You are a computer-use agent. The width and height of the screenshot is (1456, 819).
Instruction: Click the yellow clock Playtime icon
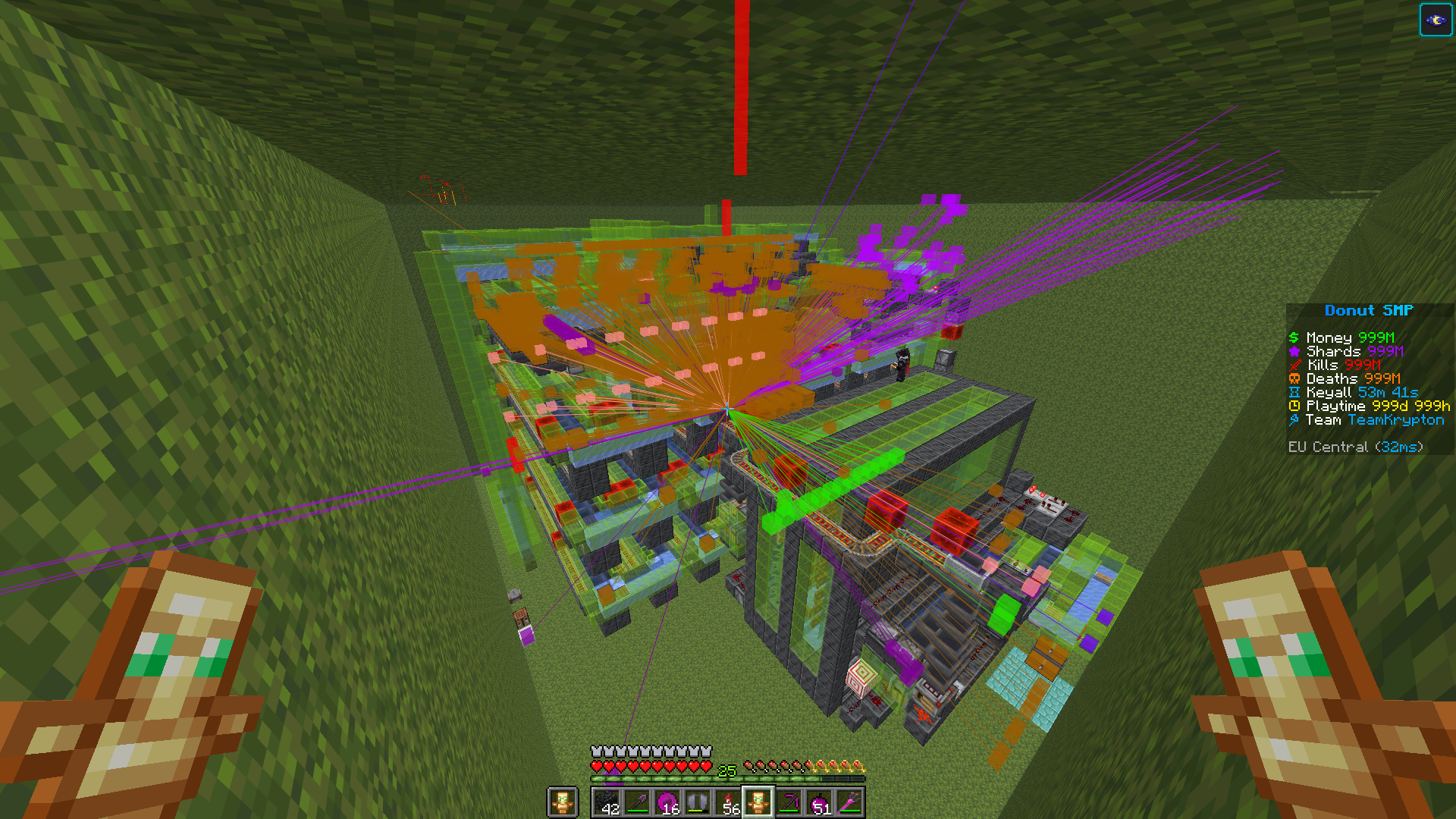click(x=1294, y=406)
